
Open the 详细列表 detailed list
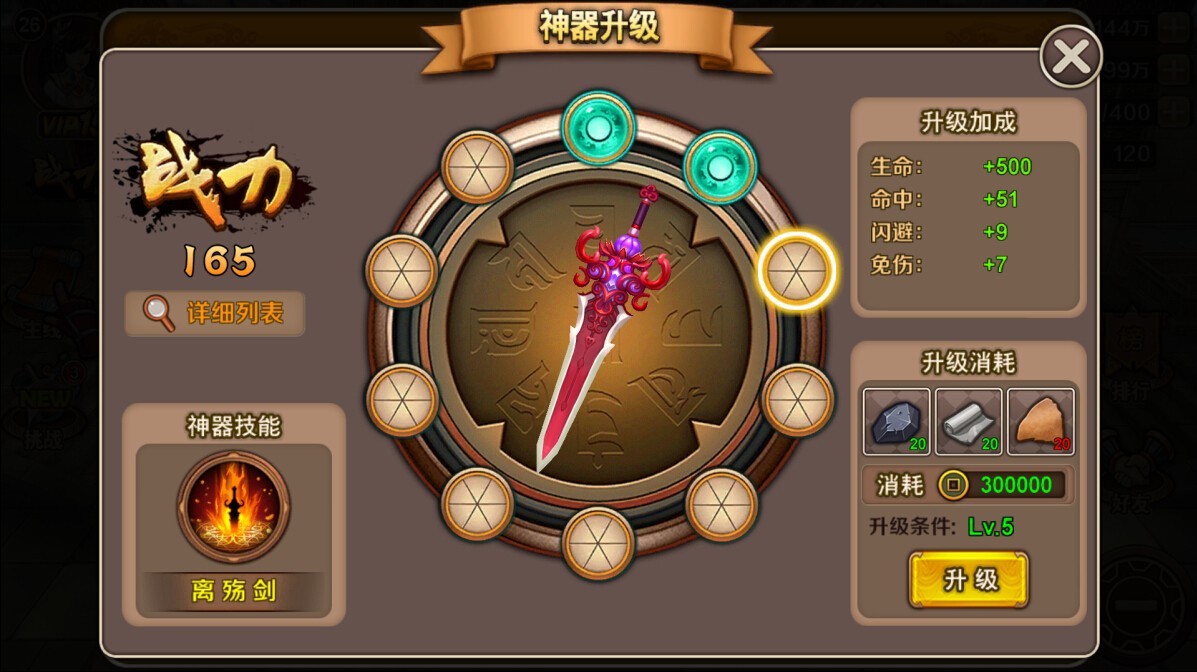click(x=215, y=313)
